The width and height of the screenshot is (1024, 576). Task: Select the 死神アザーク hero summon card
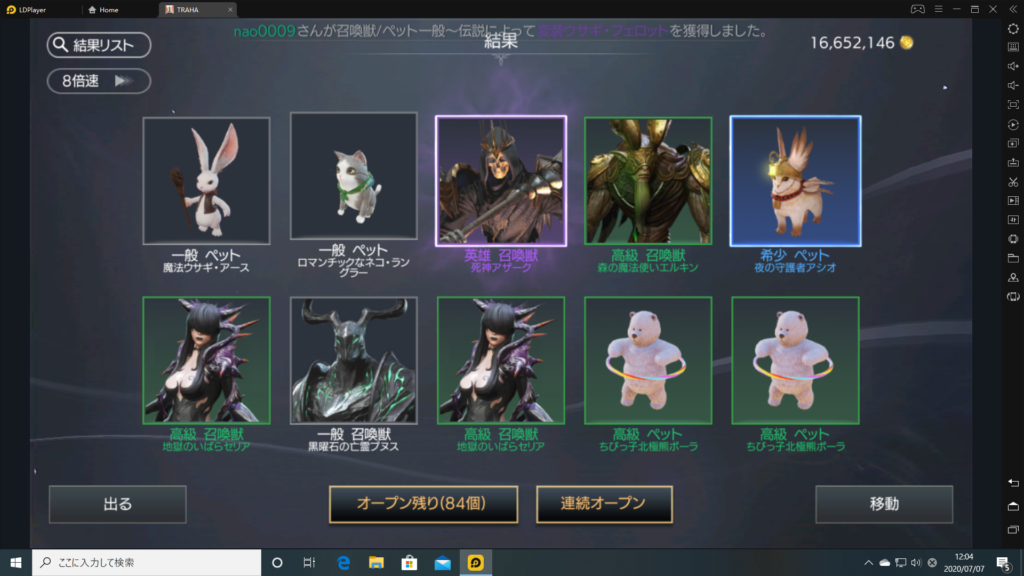[500, 181]
